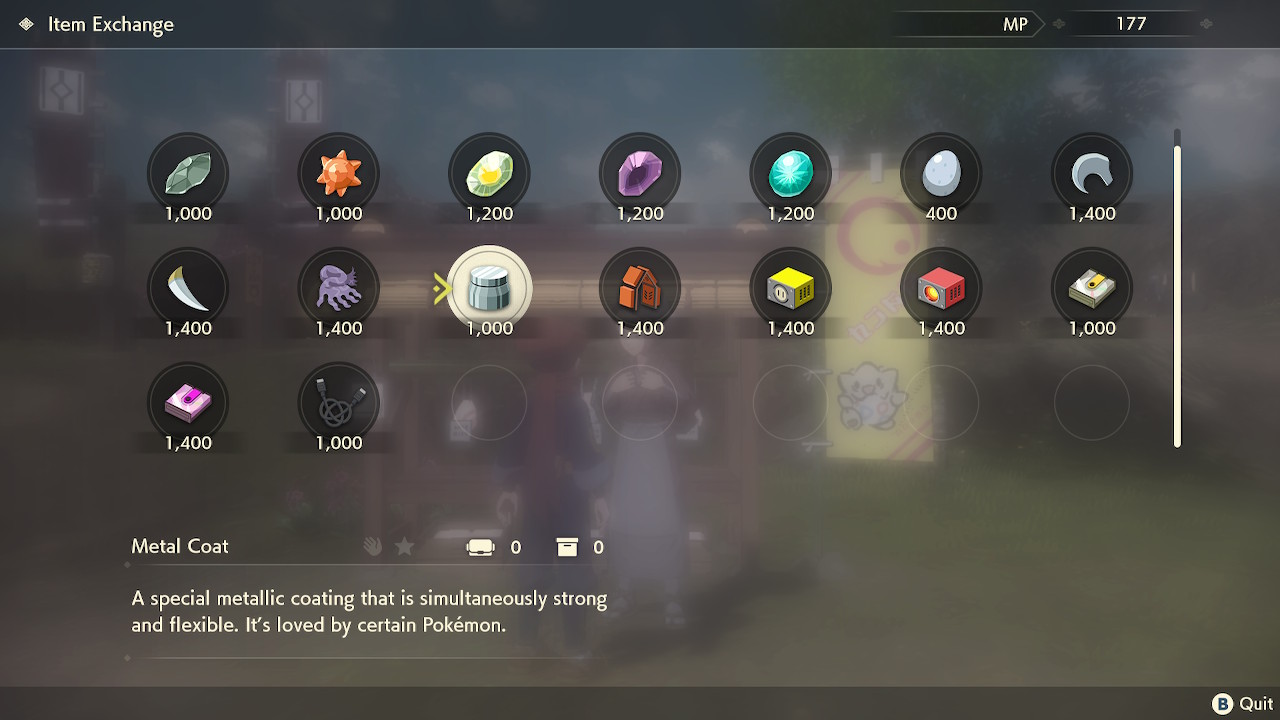Click the storage box count icon

click(x=568, y=547)
